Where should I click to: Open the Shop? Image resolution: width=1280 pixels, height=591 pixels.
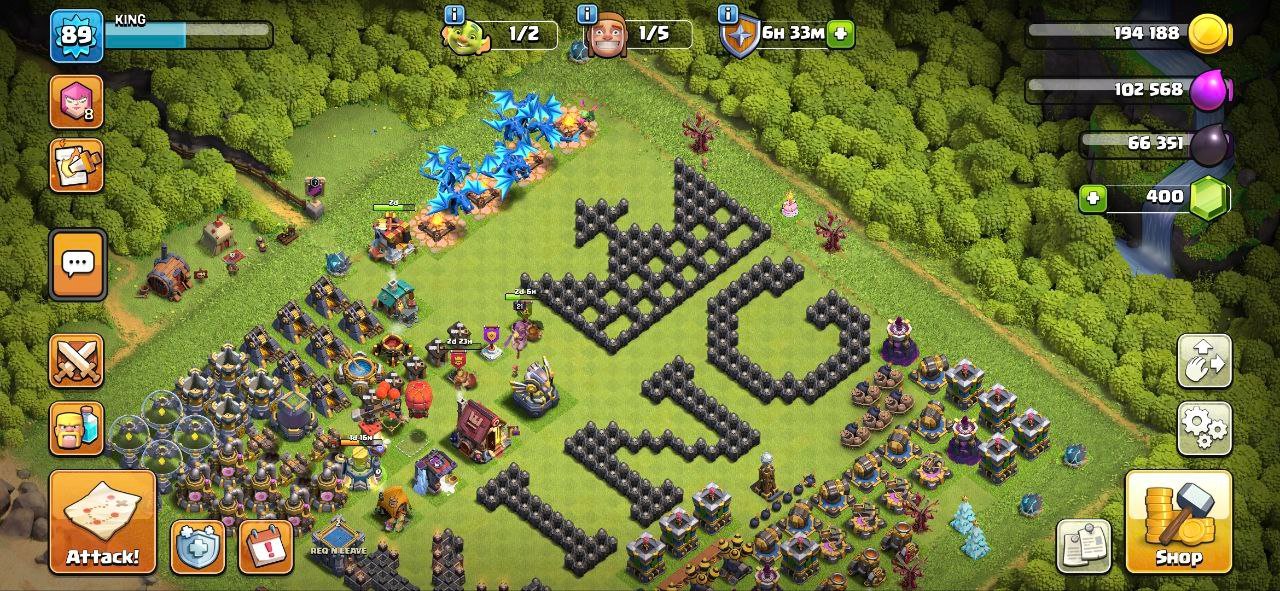1178,522
